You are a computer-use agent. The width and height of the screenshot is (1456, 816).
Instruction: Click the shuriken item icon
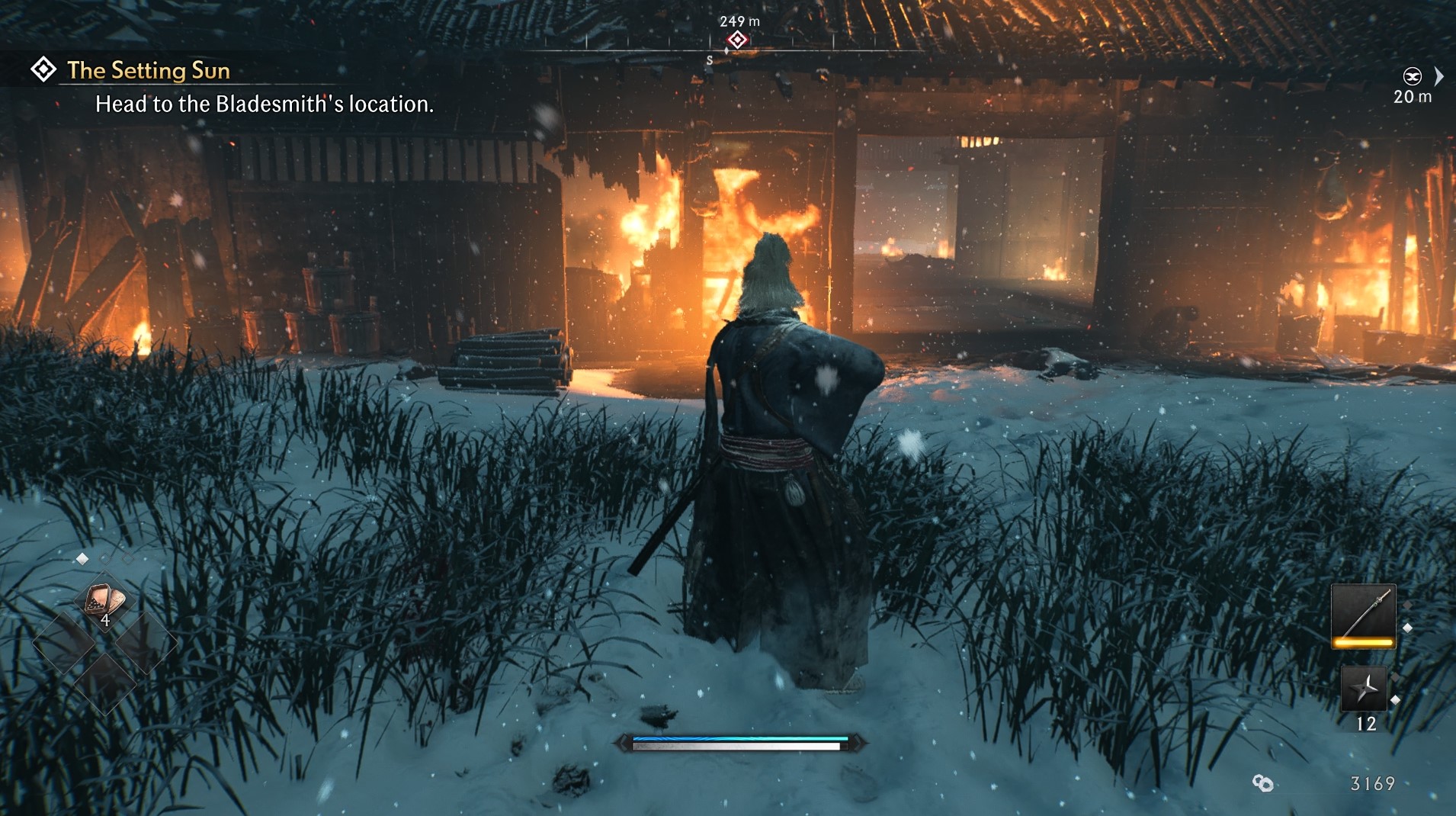(1365, 689)
